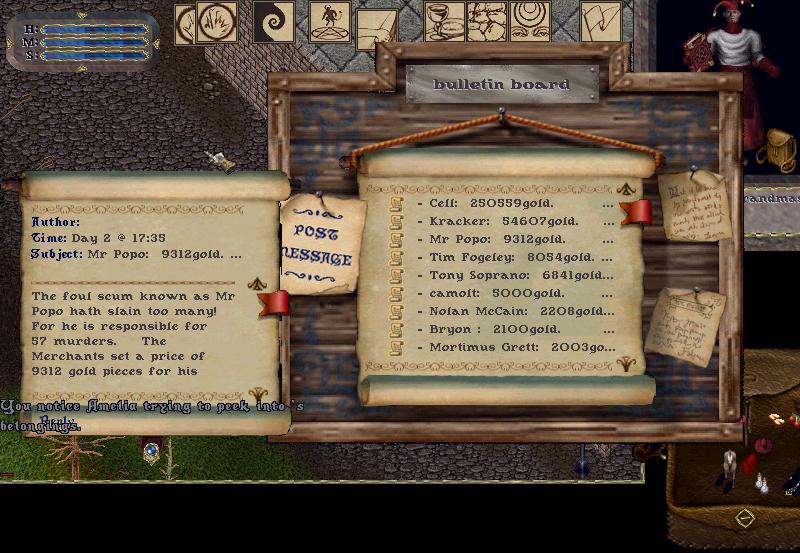Open the backpack in the paperdoll

pyautogui.click(x=773, y=150)
